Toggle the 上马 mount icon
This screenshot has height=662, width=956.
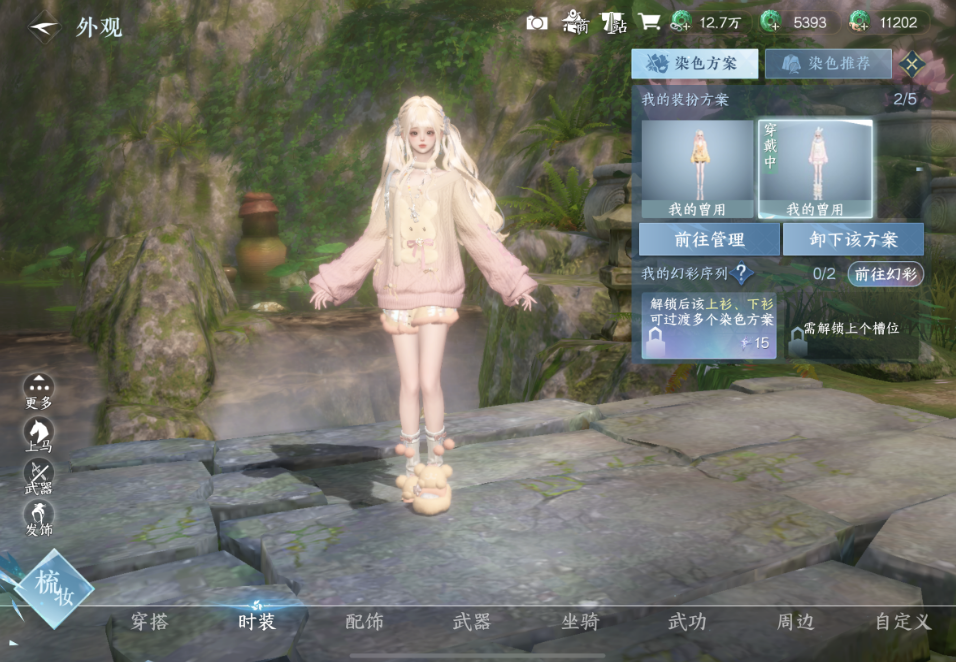[39, 434]
